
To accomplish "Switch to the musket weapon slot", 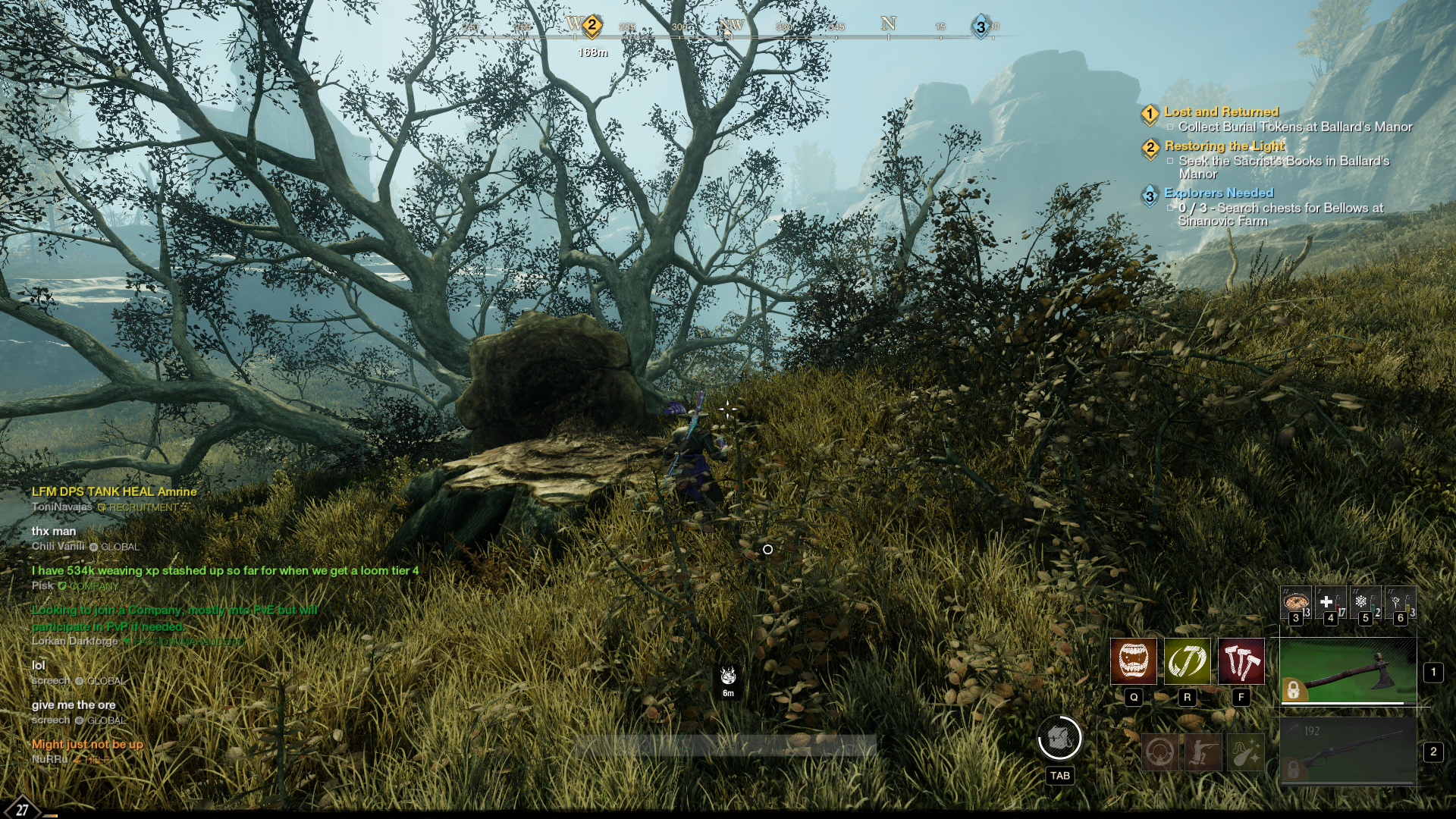I will pyautogui.click(x=1348, y=752).
